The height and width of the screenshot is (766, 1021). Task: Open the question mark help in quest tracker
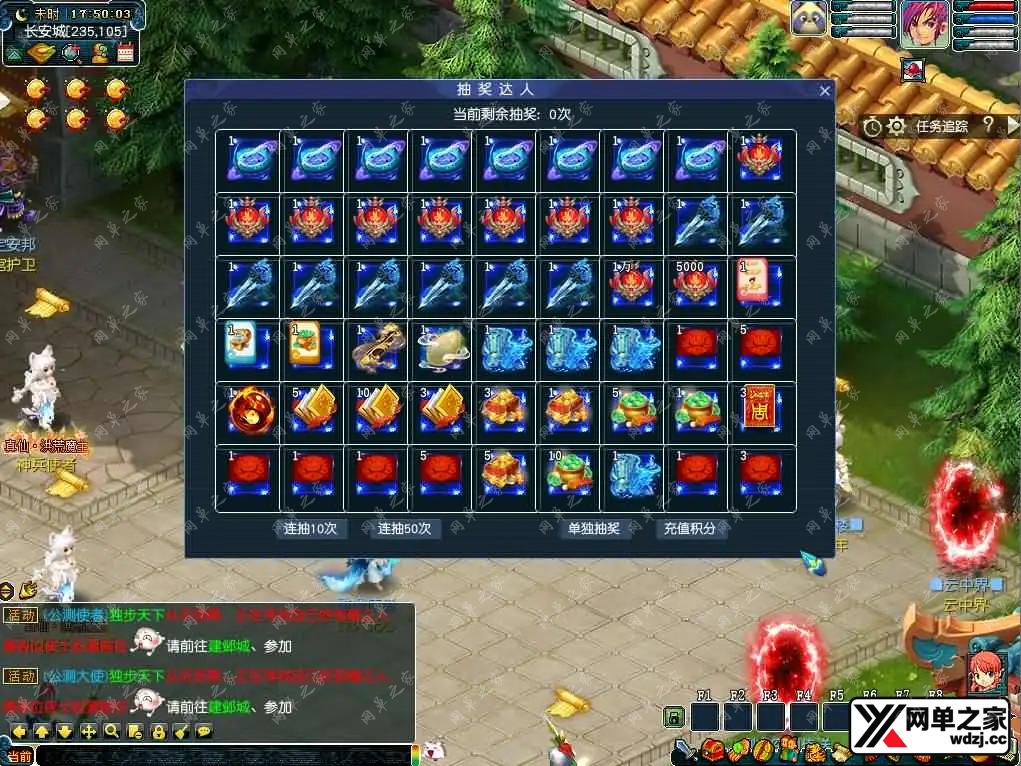987,126
